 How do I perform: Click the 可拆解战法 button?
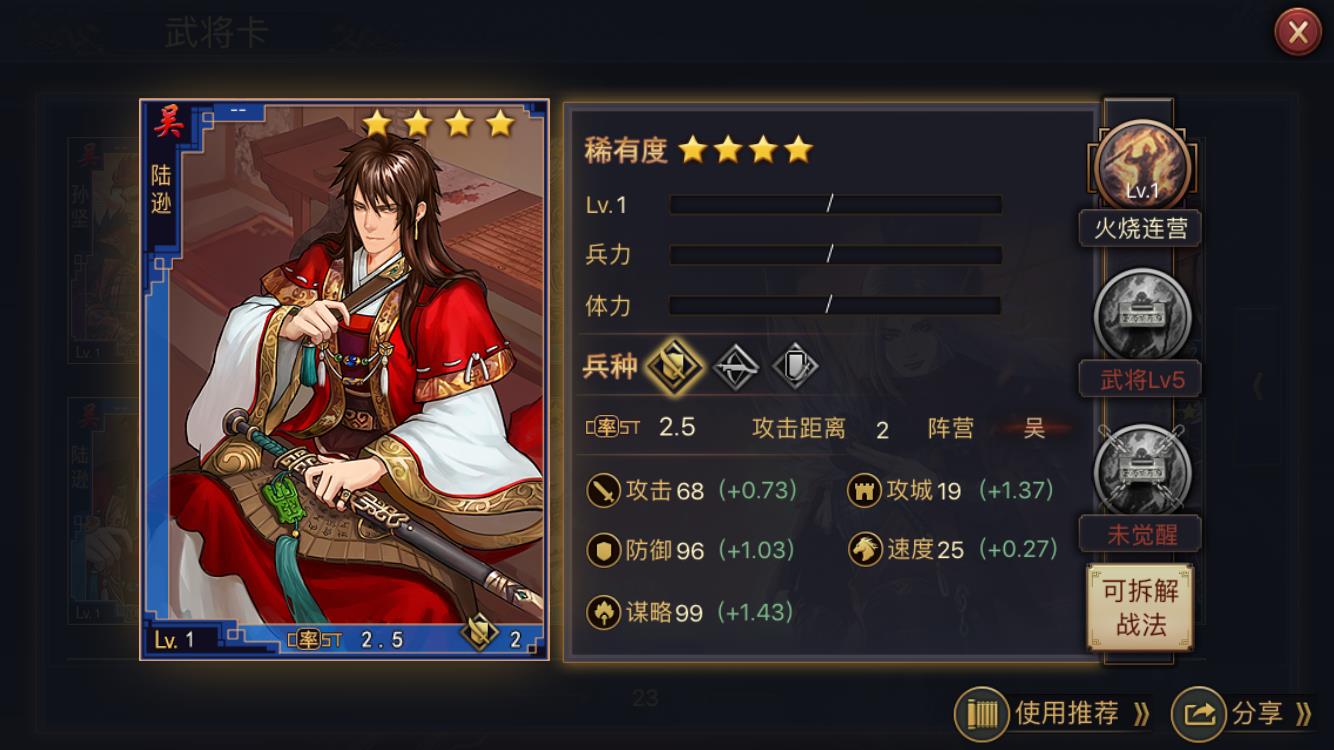pyautogui.click(x=1140, y=607)
